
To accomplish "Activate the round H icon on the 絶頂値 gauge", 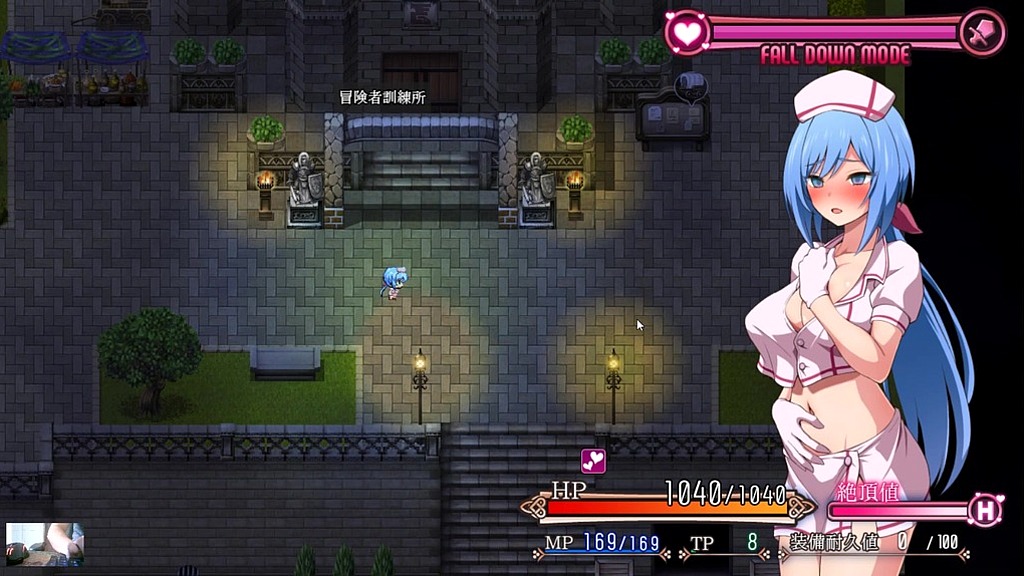I will coord(985,510).
